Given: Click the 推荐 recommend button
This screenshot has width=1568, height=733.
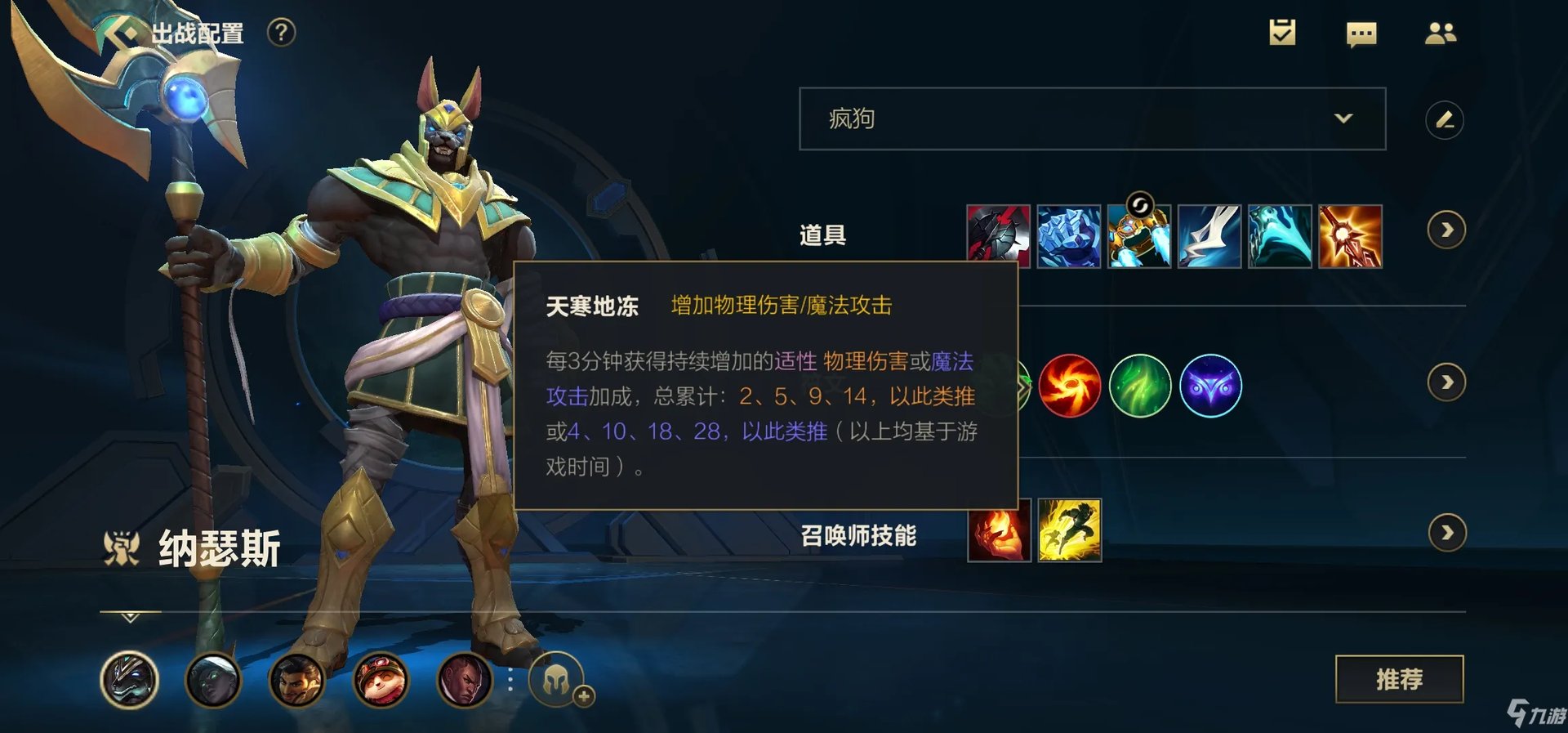Looking at the screenshot, I should (x=1401, y=679).
